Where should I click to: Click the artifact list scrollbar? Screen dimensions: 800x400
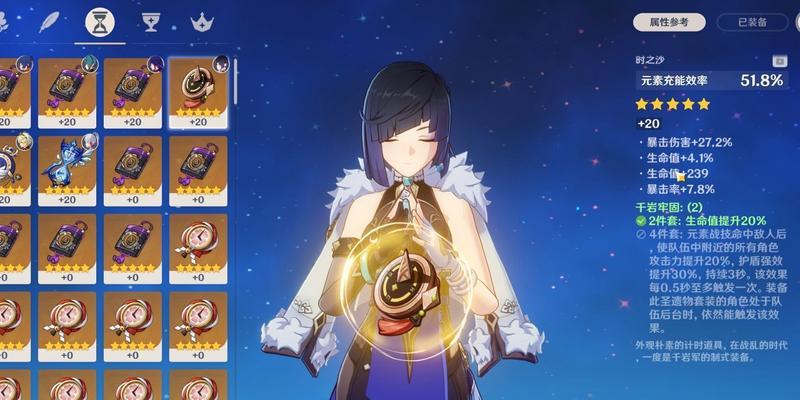[236, 80]
